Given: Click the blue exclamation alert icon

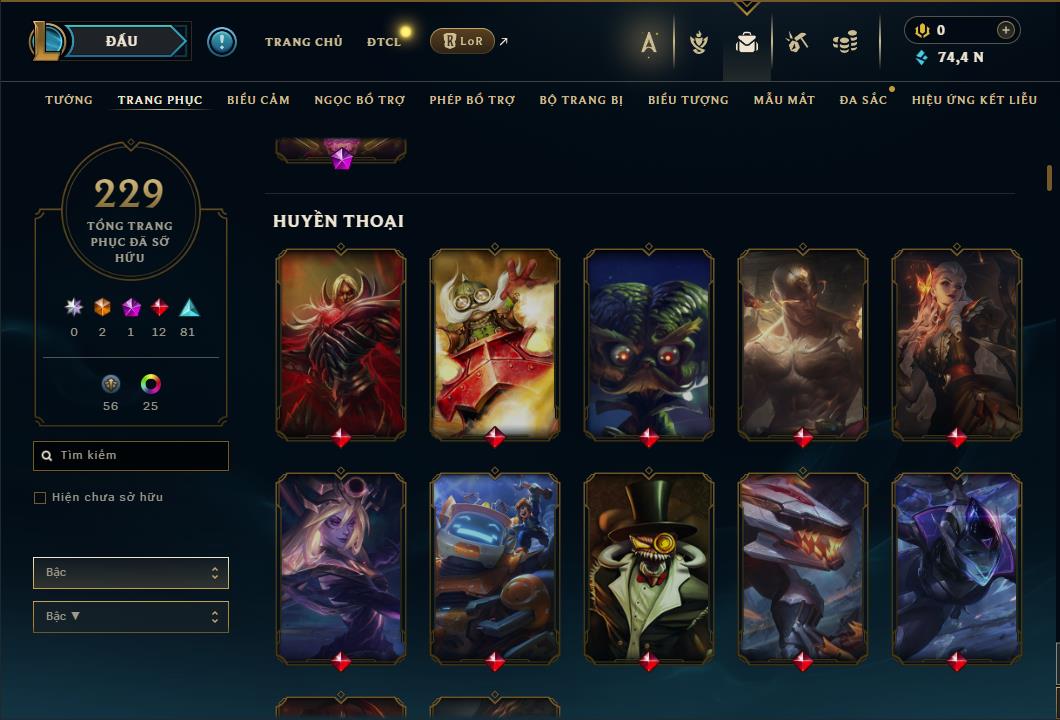Looking at the screenshot, I should pyautogui.click(x=222, y=41).
